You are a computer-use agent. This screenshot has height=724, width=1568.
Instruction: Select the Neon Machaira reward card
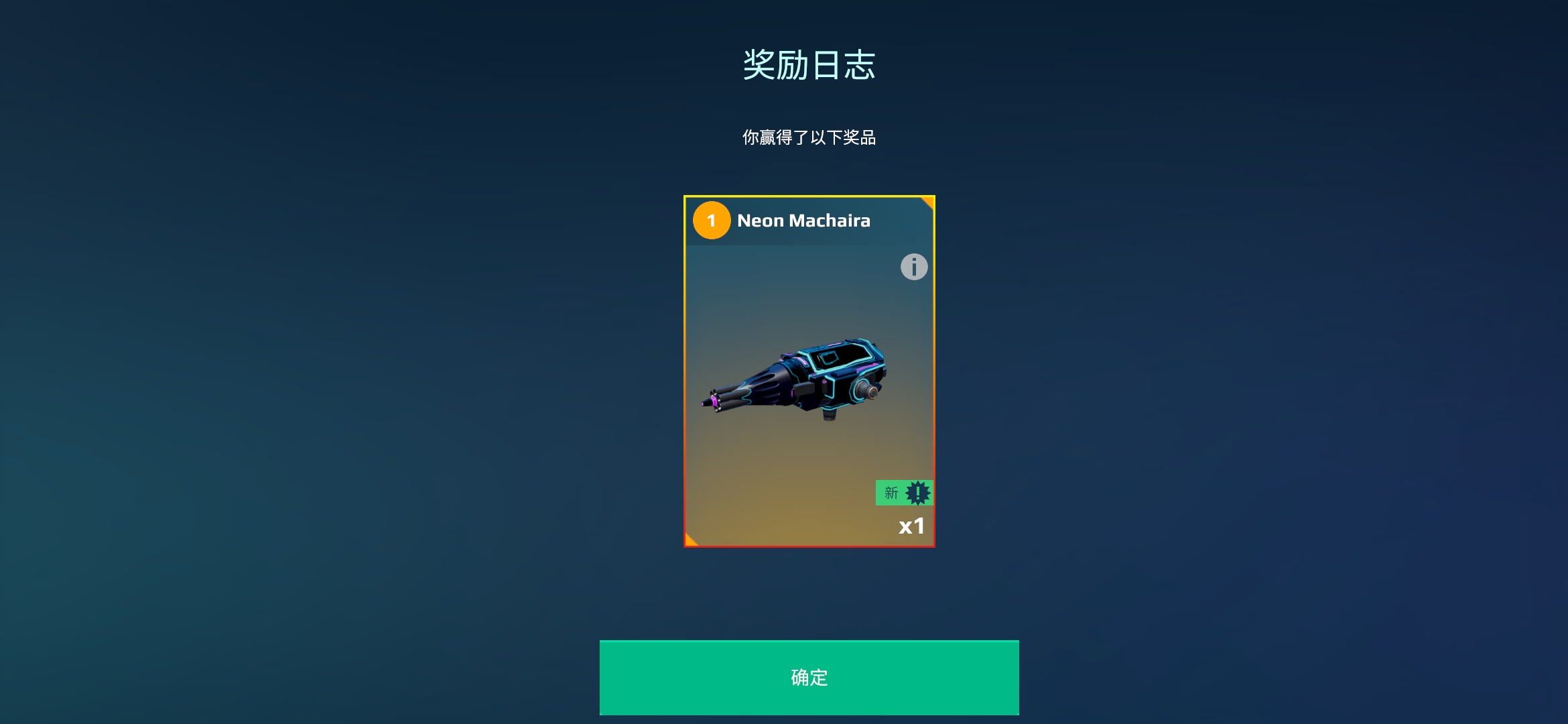pos(809,372)
